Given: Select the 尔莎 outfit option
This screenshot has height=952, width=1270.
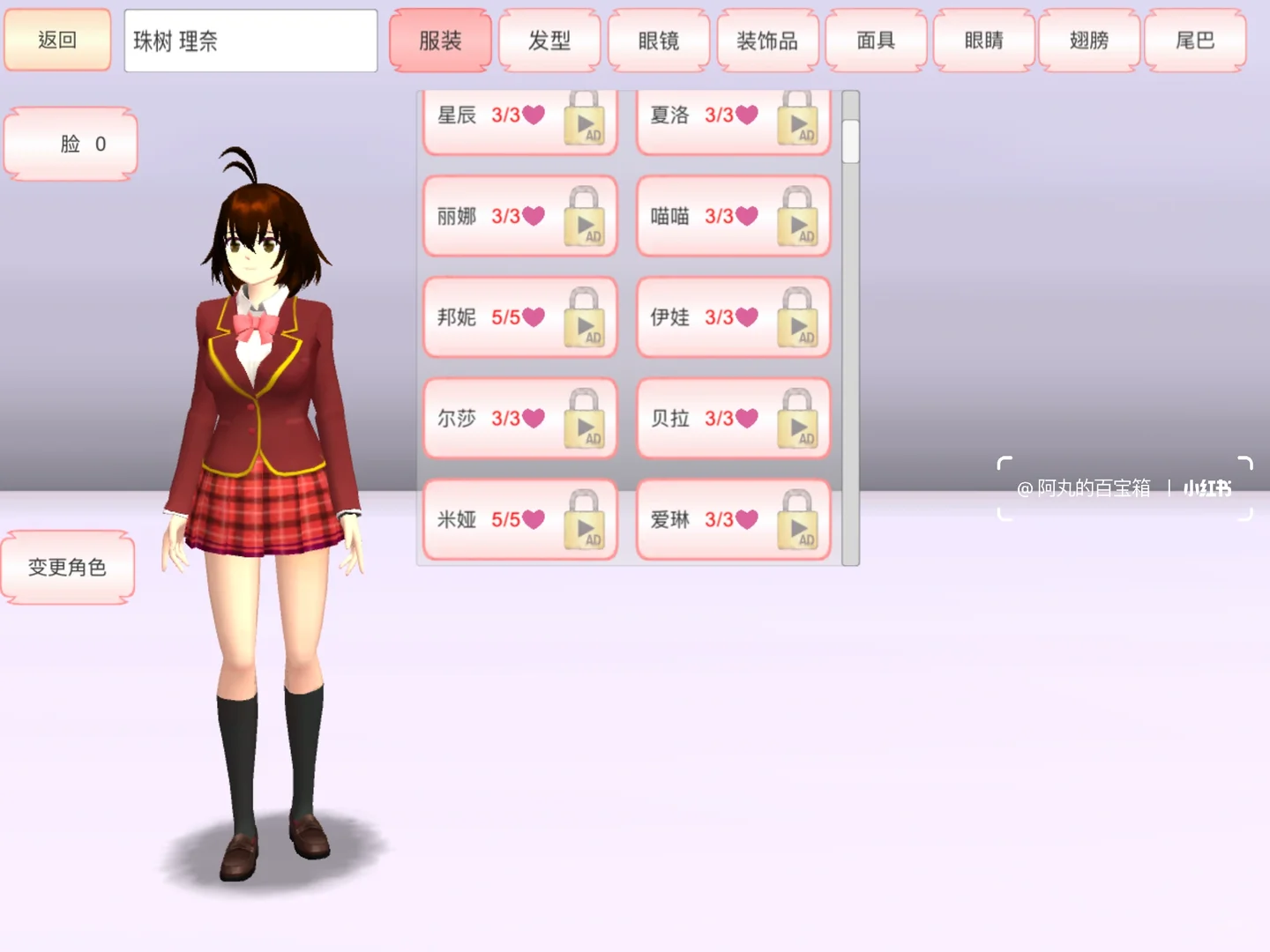Looking at the screenshot, I should tap(494, 419).
